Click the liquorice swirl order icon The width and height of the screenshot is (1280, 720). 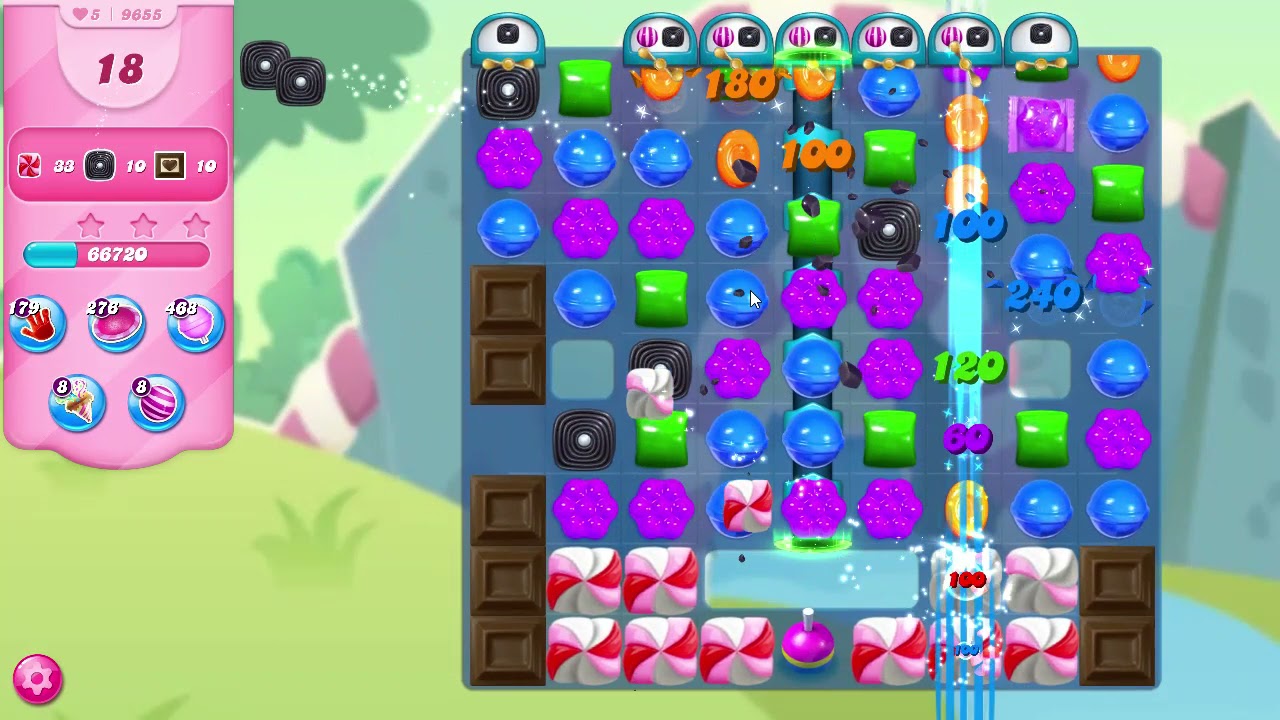click(100, 166)
